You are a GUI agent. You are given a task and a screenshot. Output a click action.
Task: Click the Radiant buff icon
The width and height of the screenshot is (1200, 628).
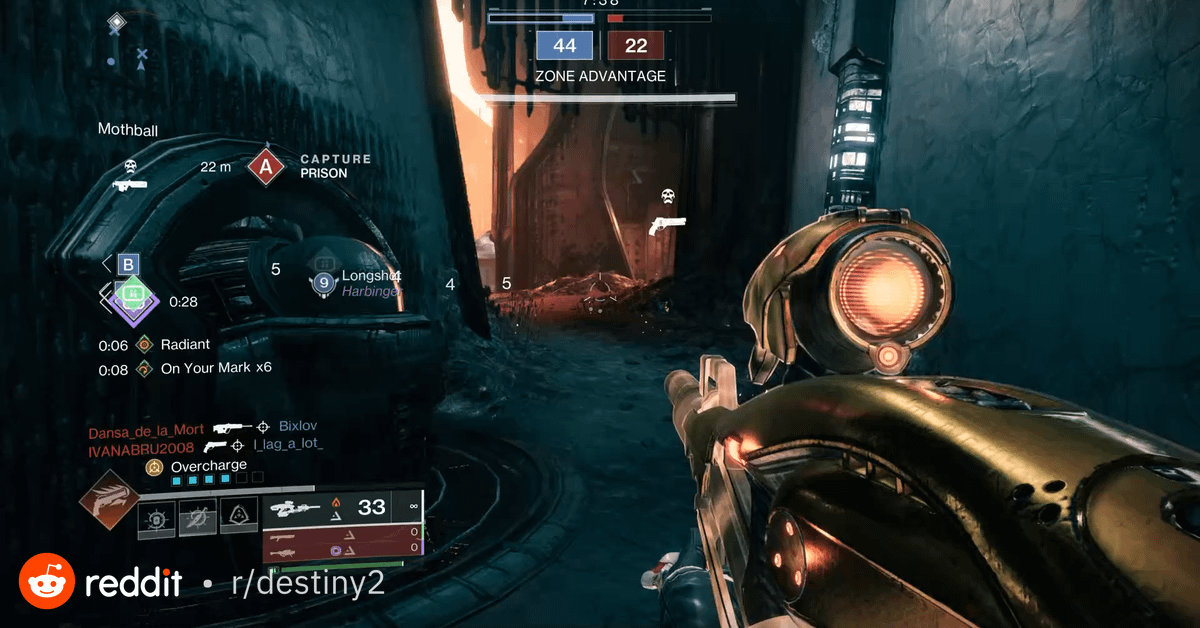point(145,345)
